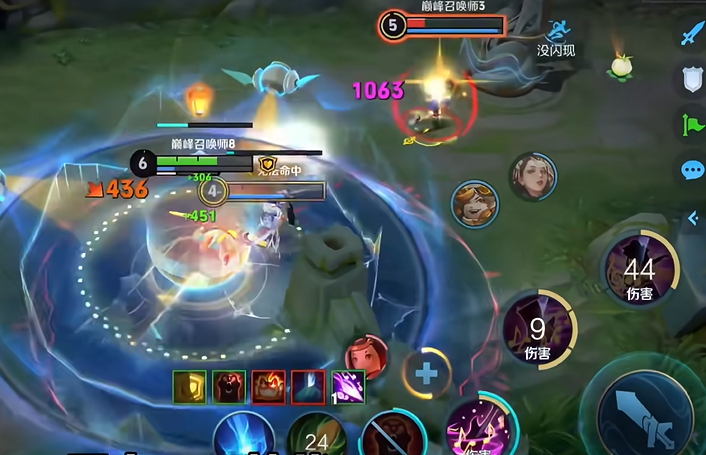Screen dimensions: 706x455
Task: Target the dark-haired woman hero portrait
Action: 532,177
